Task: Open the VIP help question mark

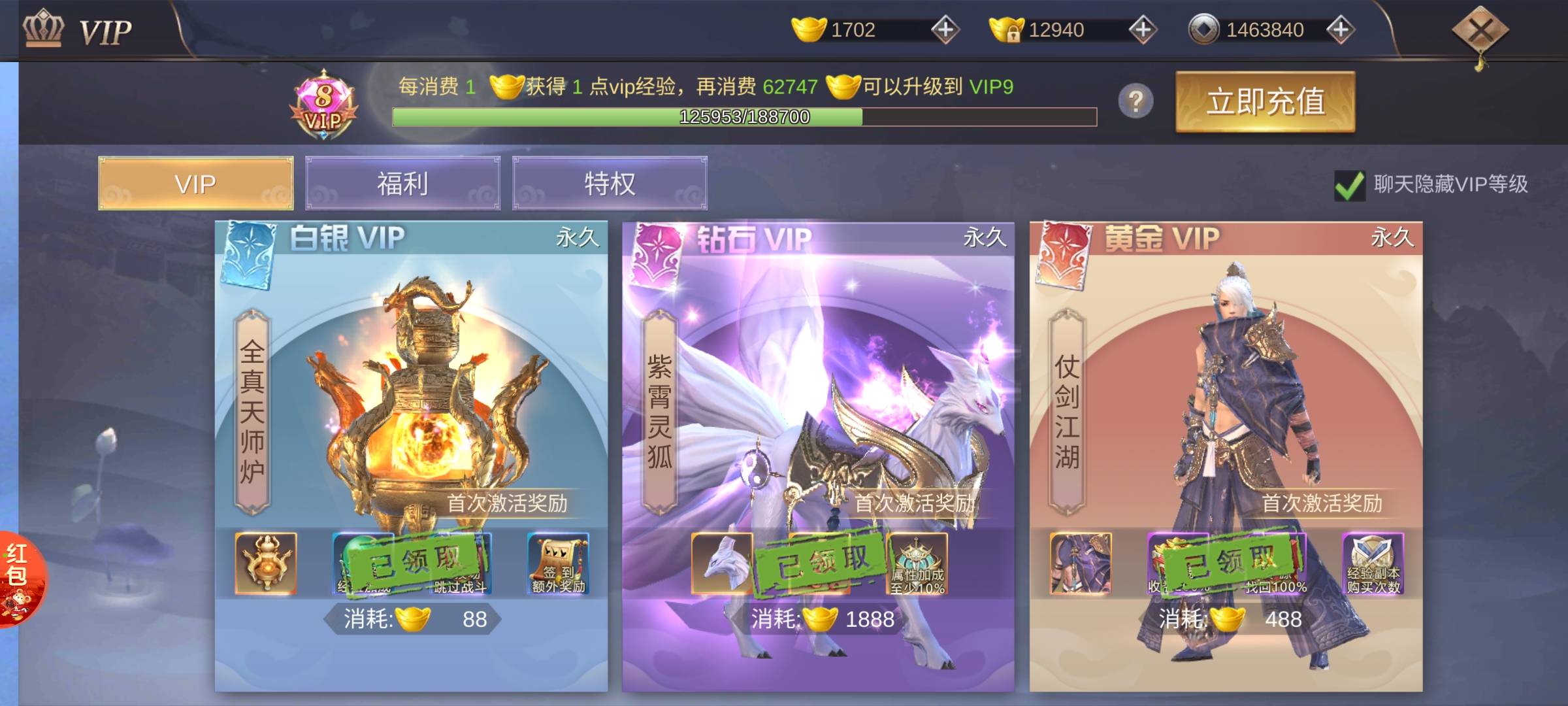Action: 1135,101
